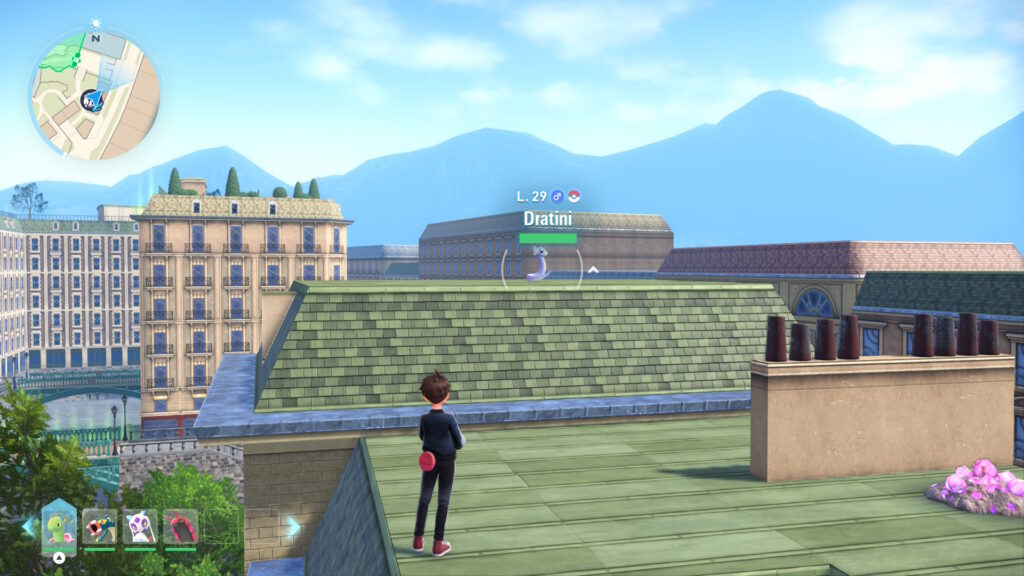
Task: Select the white and purple Pokémon slot
Action: click(140, 526)
